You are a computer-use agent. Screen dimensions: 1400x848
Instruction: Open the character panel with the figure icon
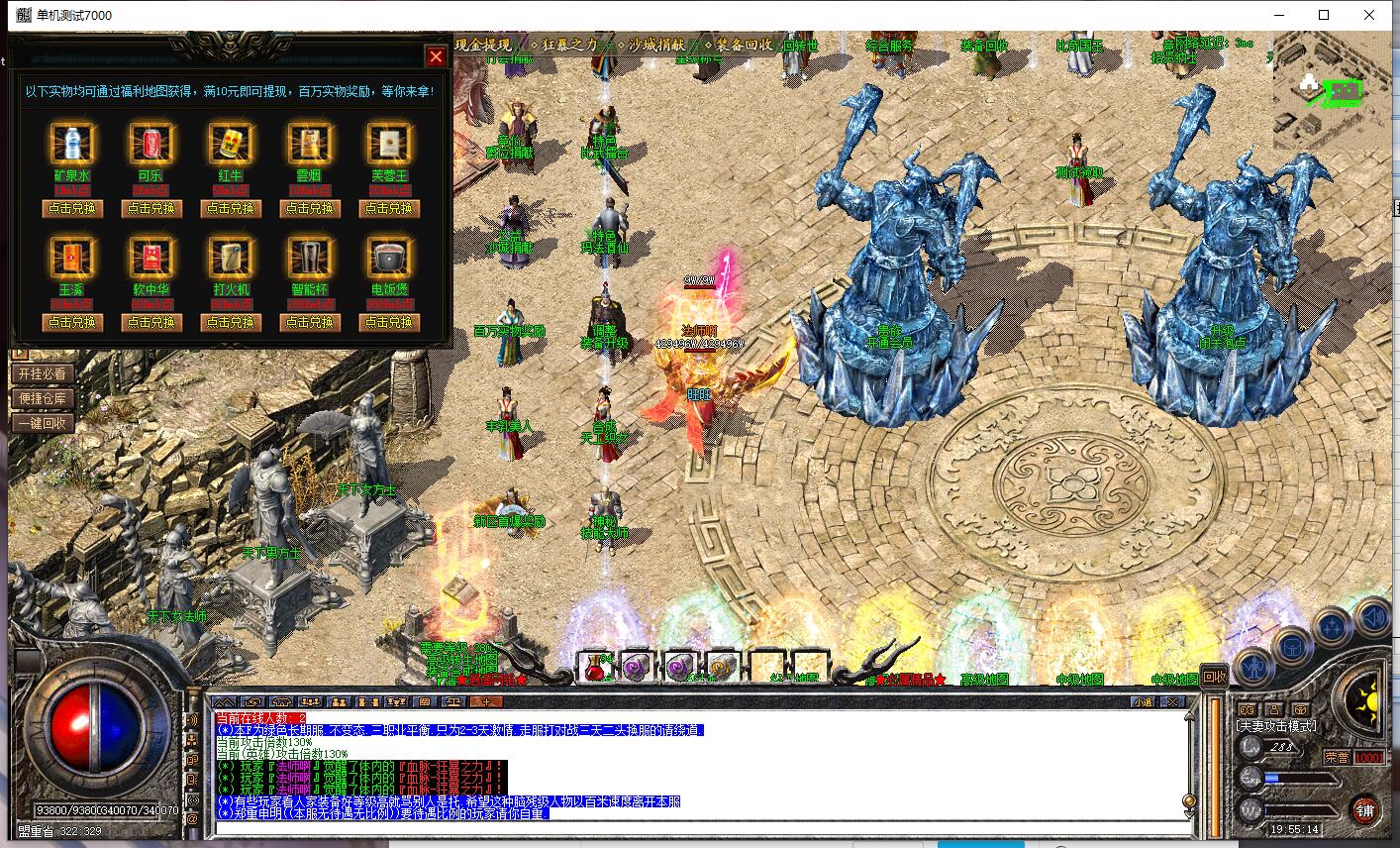pyautogui.click(x=1255, y=666)
